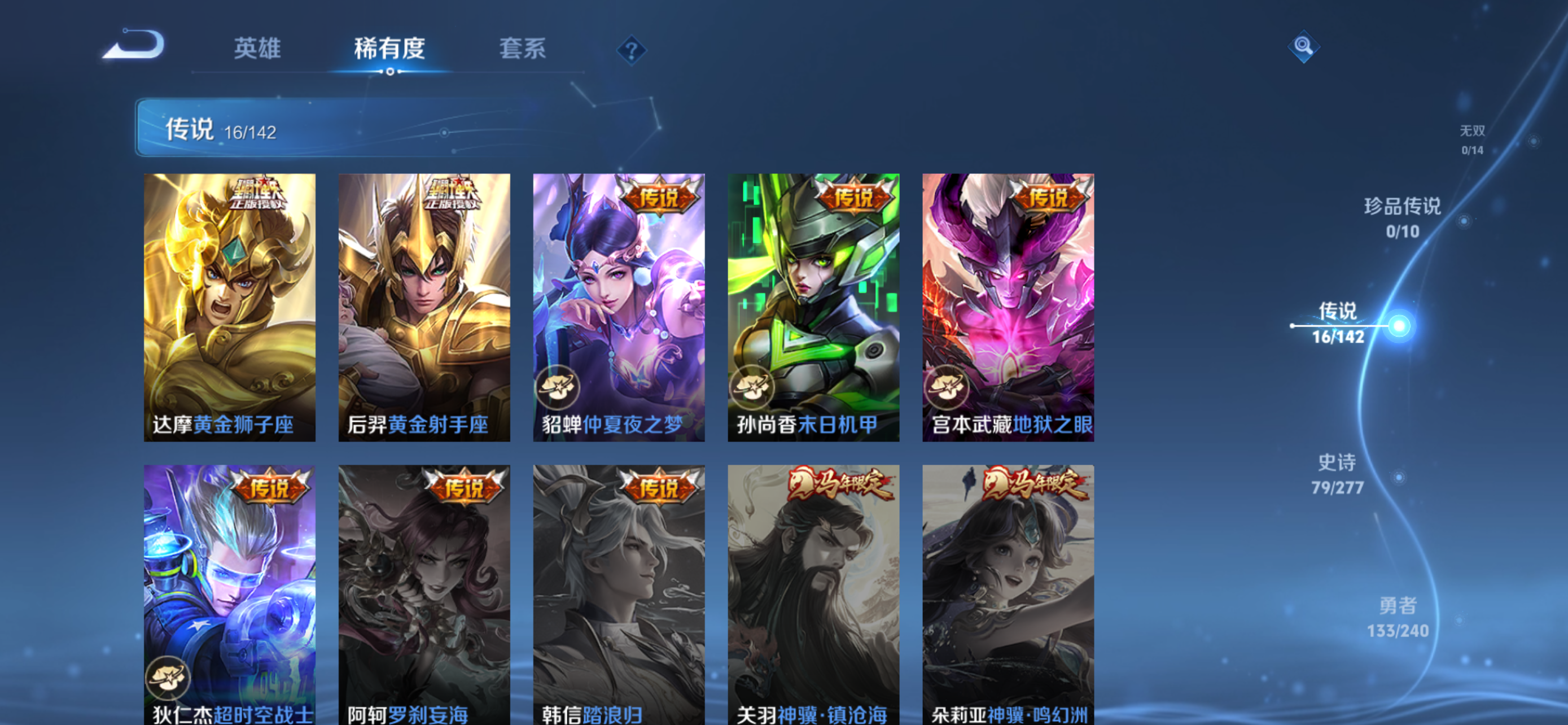The height and width of the screenshot is (725, 1568).
Task: Open the 朵莉亚神骥·鸣幻洲 skin thumbnail
Action: pyautogui.click(x=1008, y=597)
